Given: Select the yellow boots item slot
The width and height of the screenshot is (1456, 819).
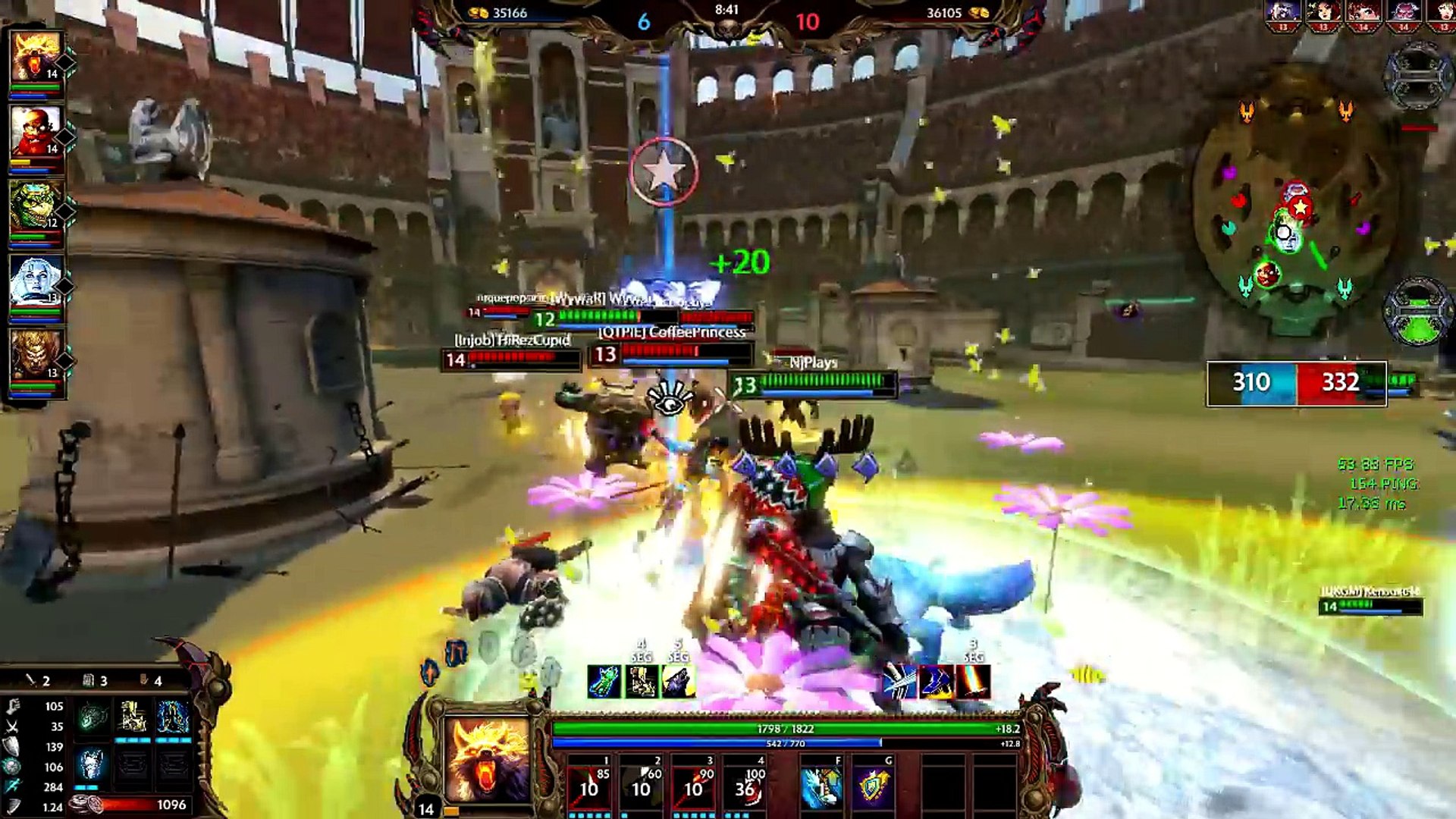Looking at the screenshot, I should point(133,716).
